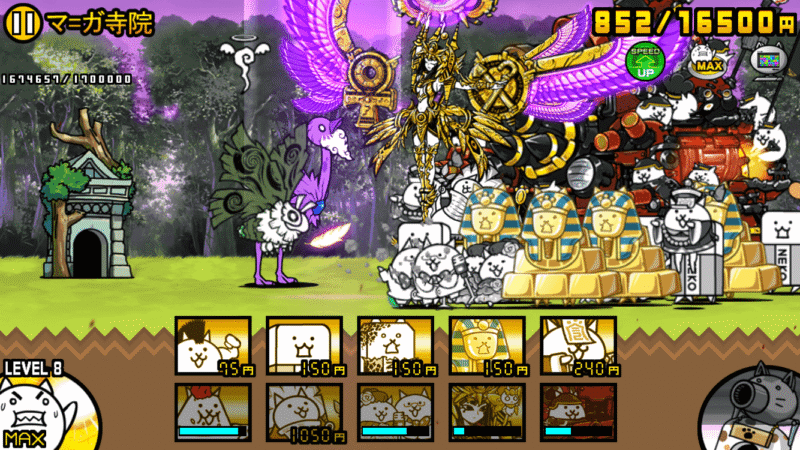Tap the Rich Cat MAX power-up icon
The height and width of the screenshot is (450, 800).
tap(706, 60)
